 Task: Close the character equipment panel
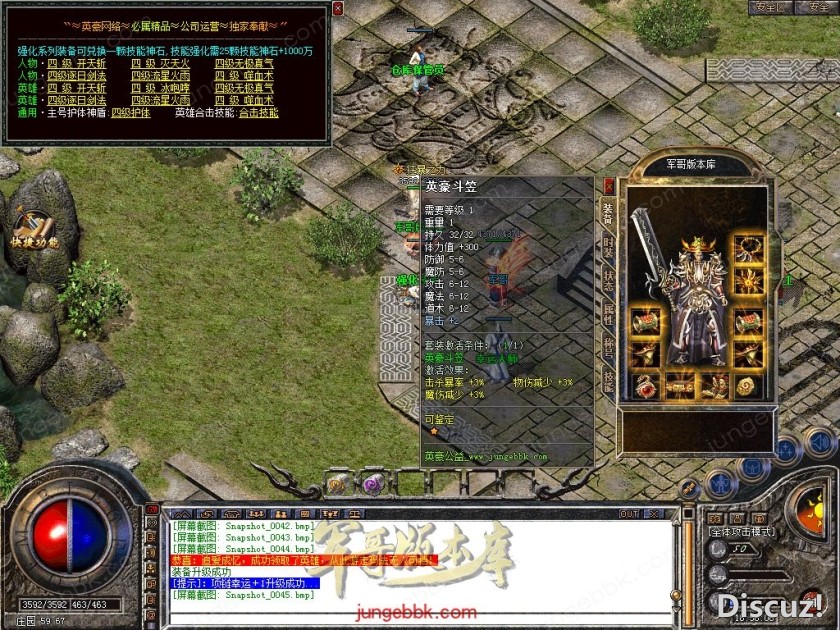609,185
